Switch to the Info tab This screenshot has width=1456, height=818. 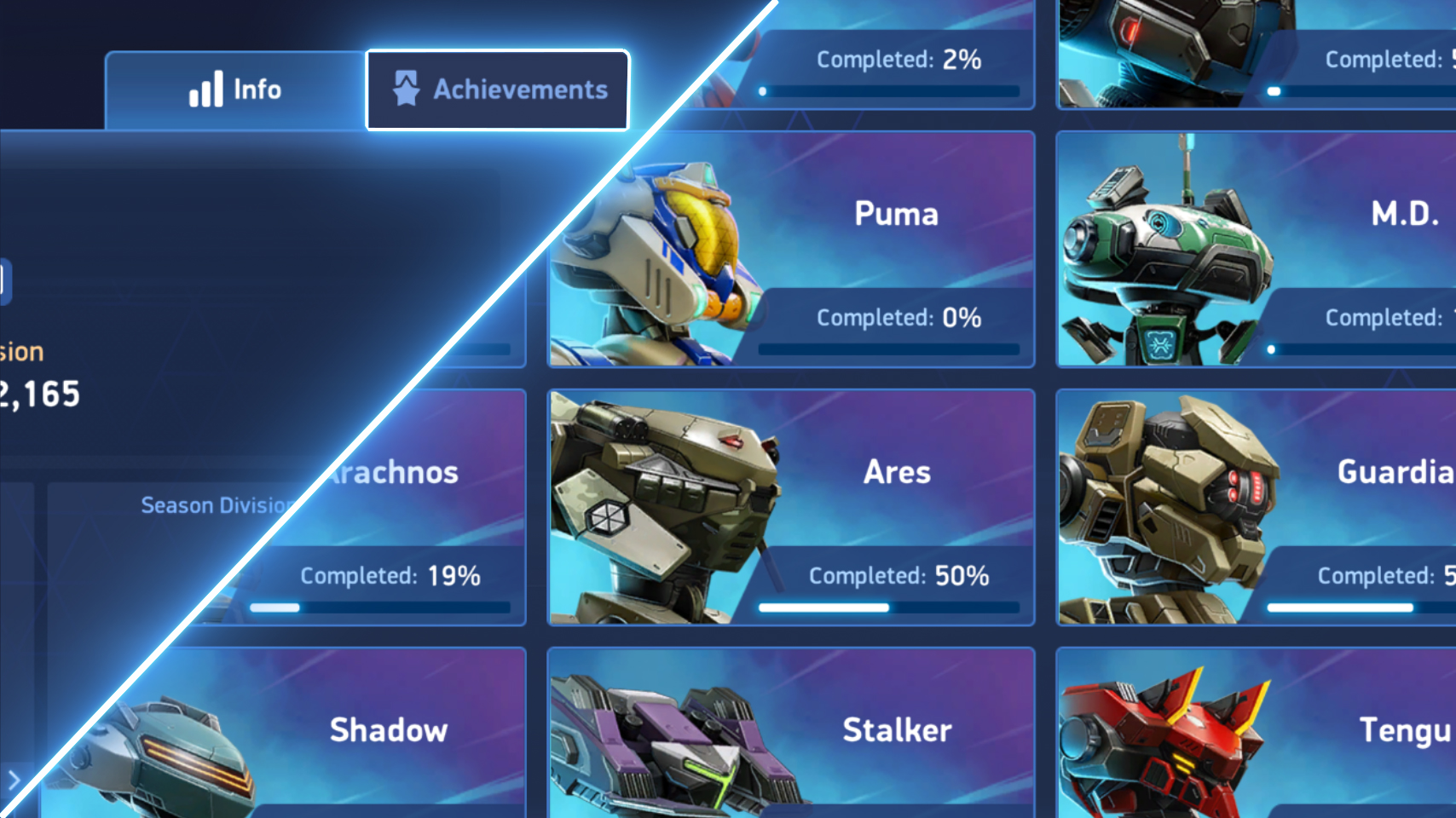(x=235, y=89)
